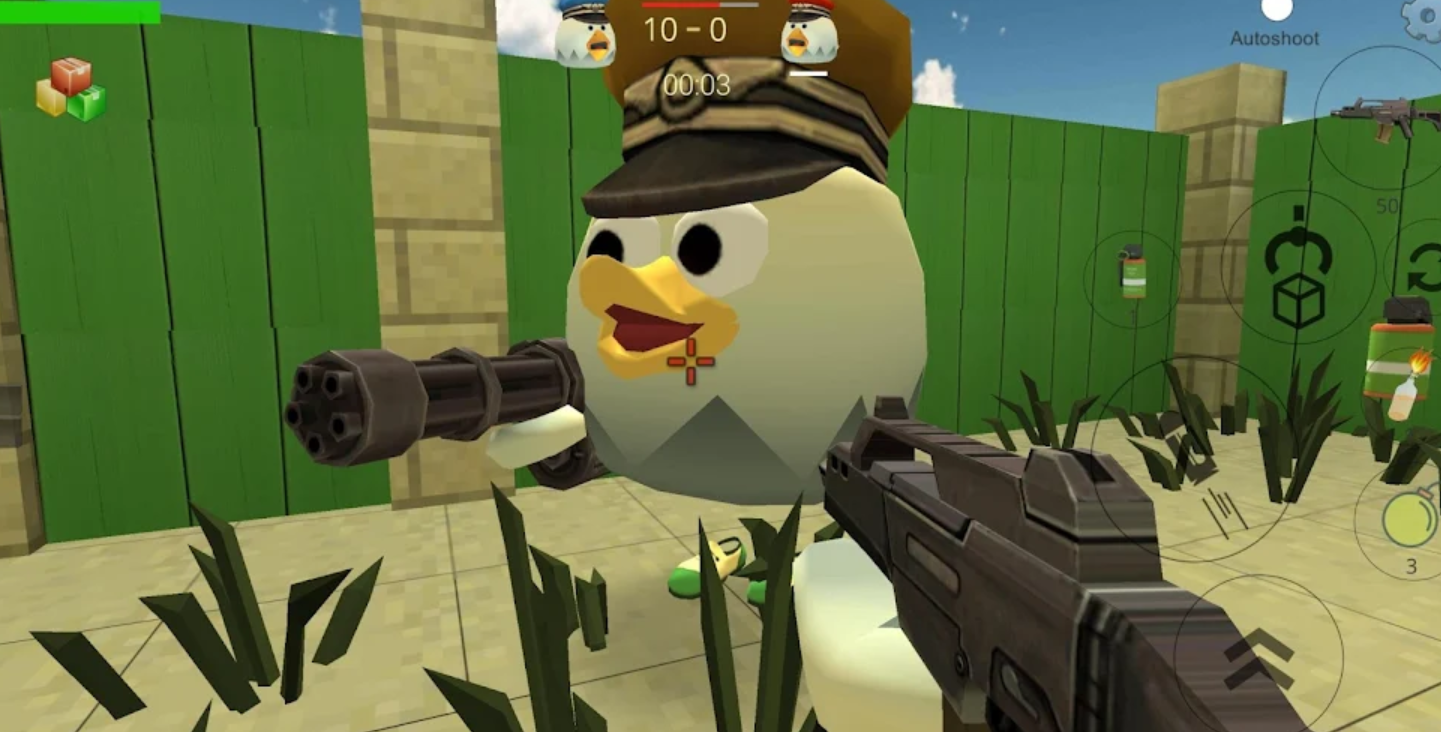Tap the green health bar
The image size is (1441, 732).
click(80, 11)
